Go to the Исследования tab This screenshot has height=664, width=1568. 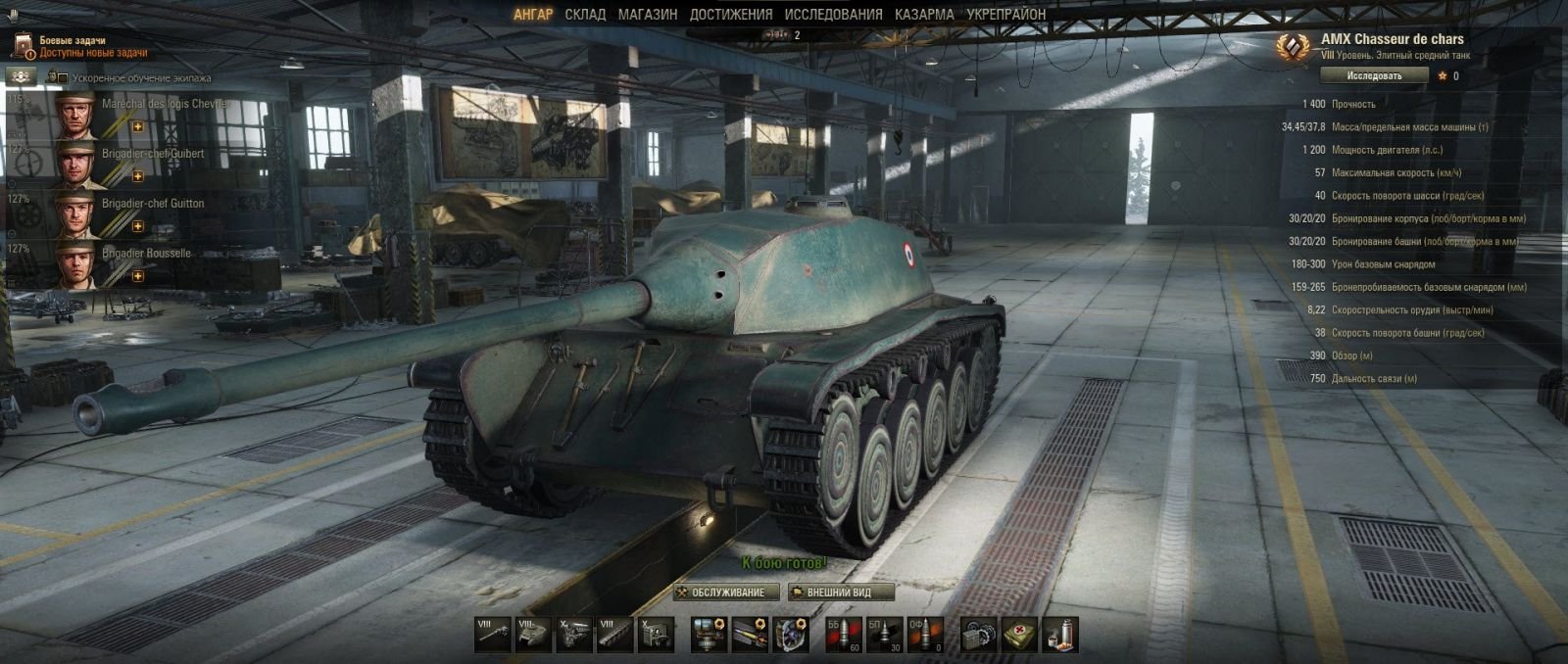pos(833,15)
